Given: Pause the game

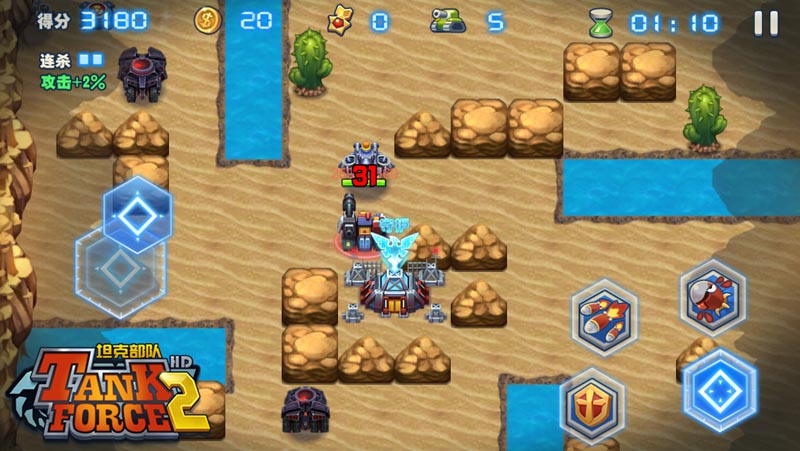Looking at the screenshot, I should coord(766,22).
